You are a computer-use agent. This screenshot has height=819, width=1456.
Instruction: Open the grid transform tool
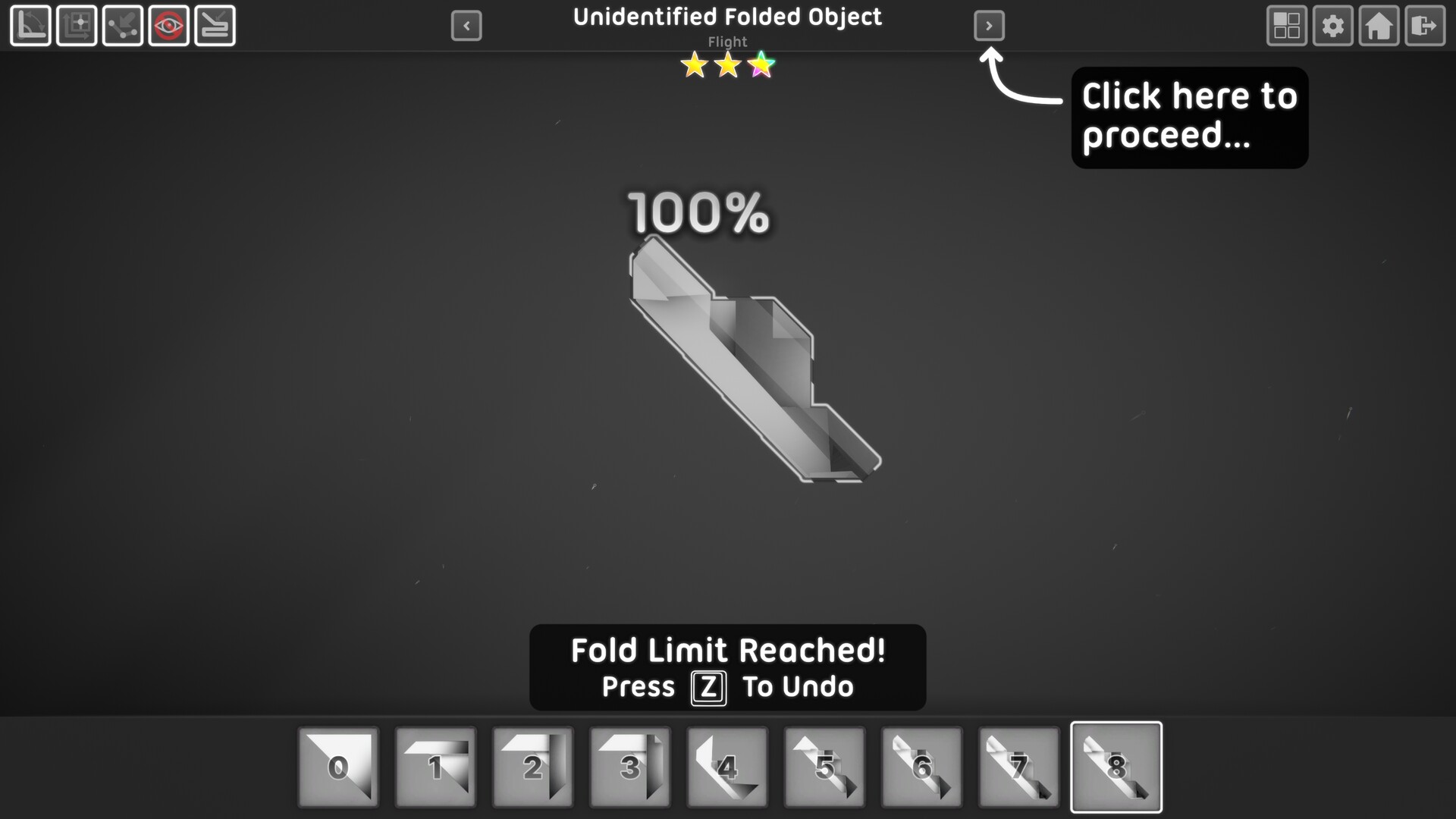[76, 25]
